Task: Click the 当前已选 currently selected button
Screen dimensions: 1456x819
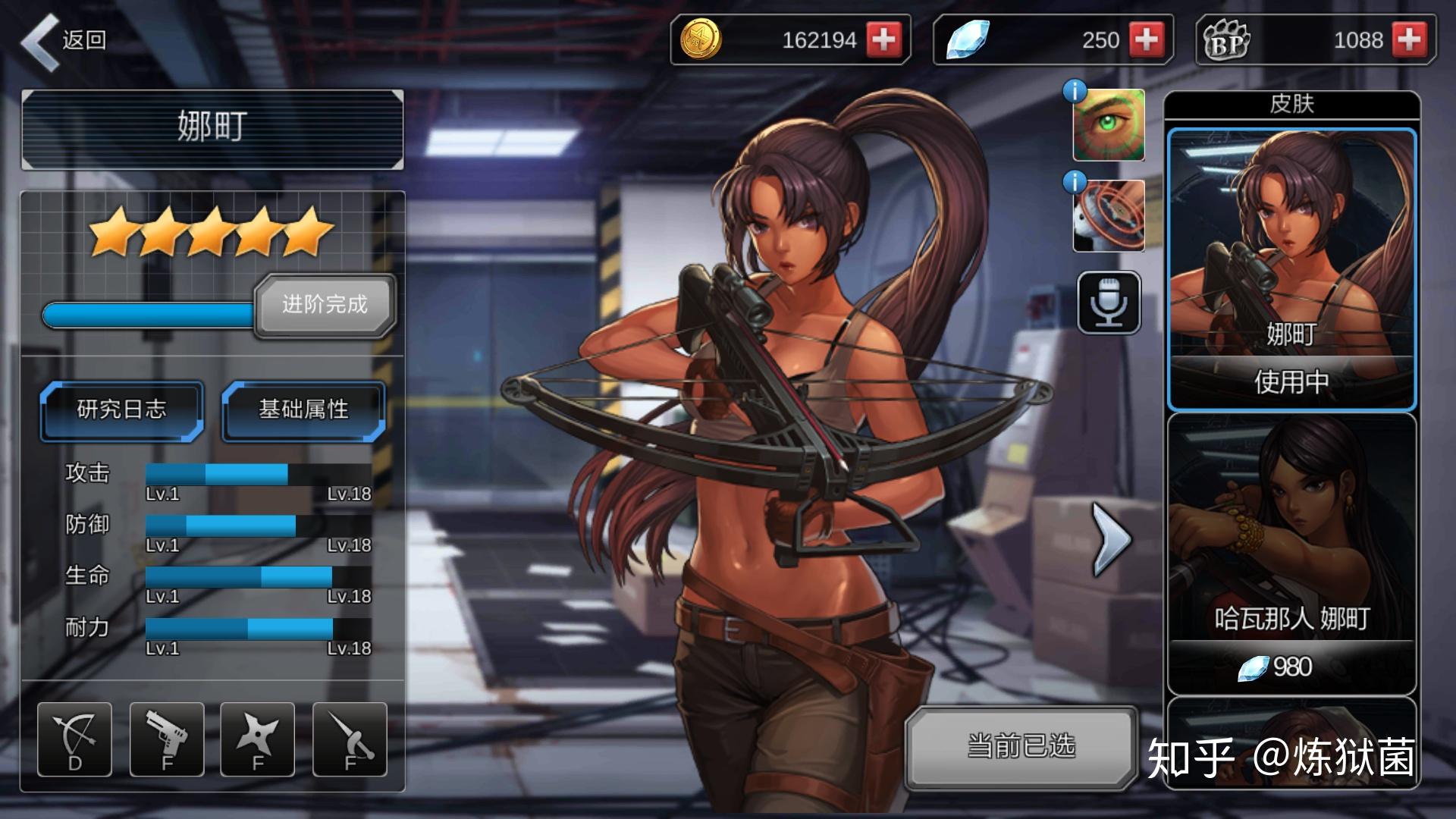Action: (1021, 747)
